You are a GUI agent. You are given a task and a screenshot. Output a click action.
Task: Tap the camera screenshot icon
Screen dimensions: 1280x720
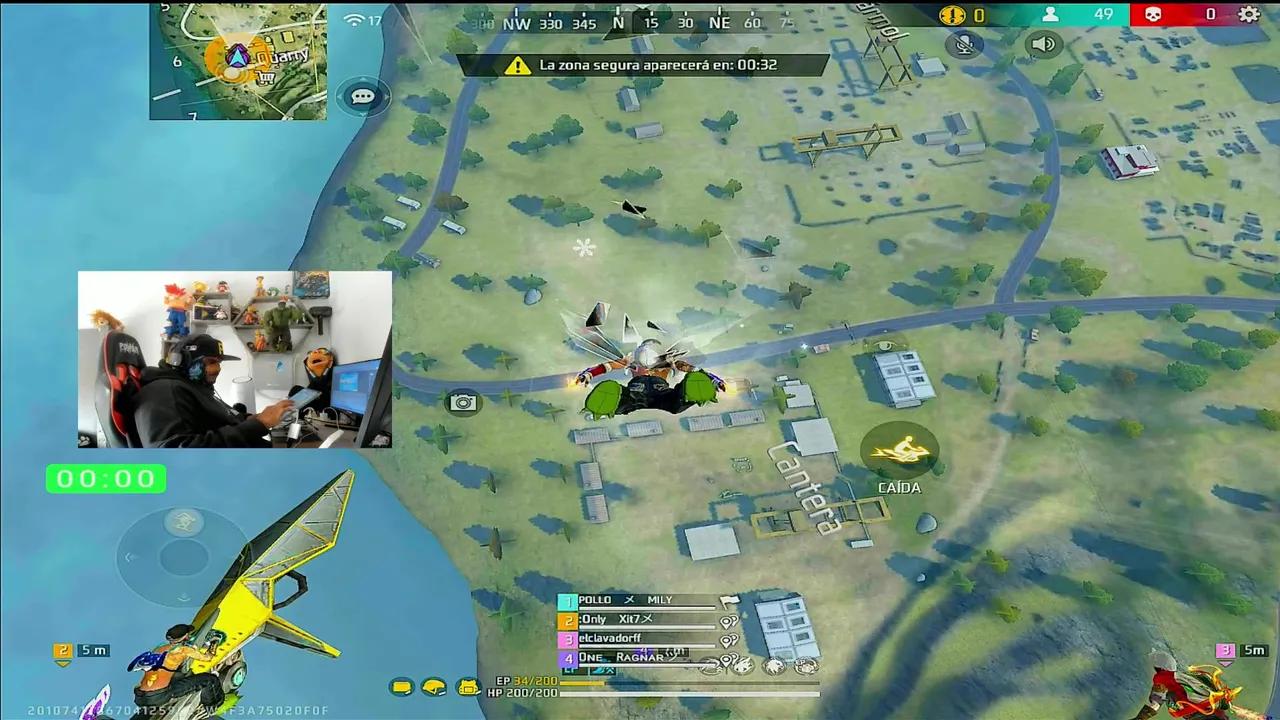coord(462,402)
